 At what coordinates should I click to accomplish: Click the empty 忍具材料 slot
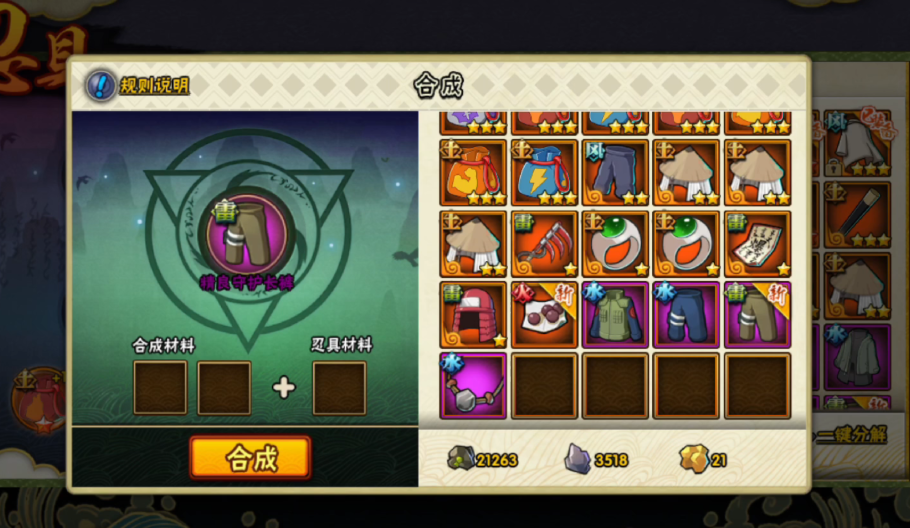339,388
